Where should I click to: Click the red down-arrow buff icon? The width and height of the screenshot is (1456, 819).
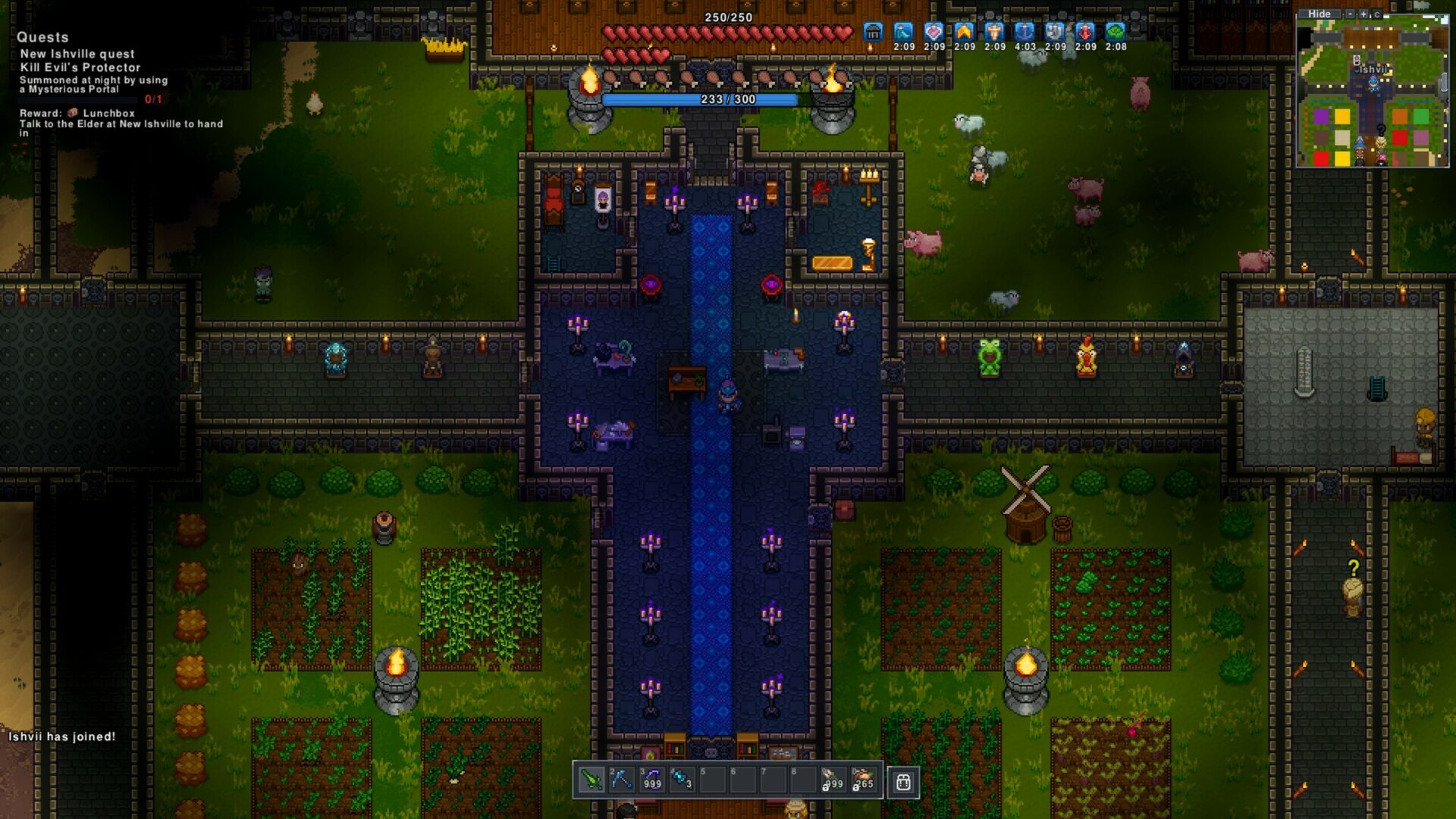pyautogui.click(x=1085, y=32)
